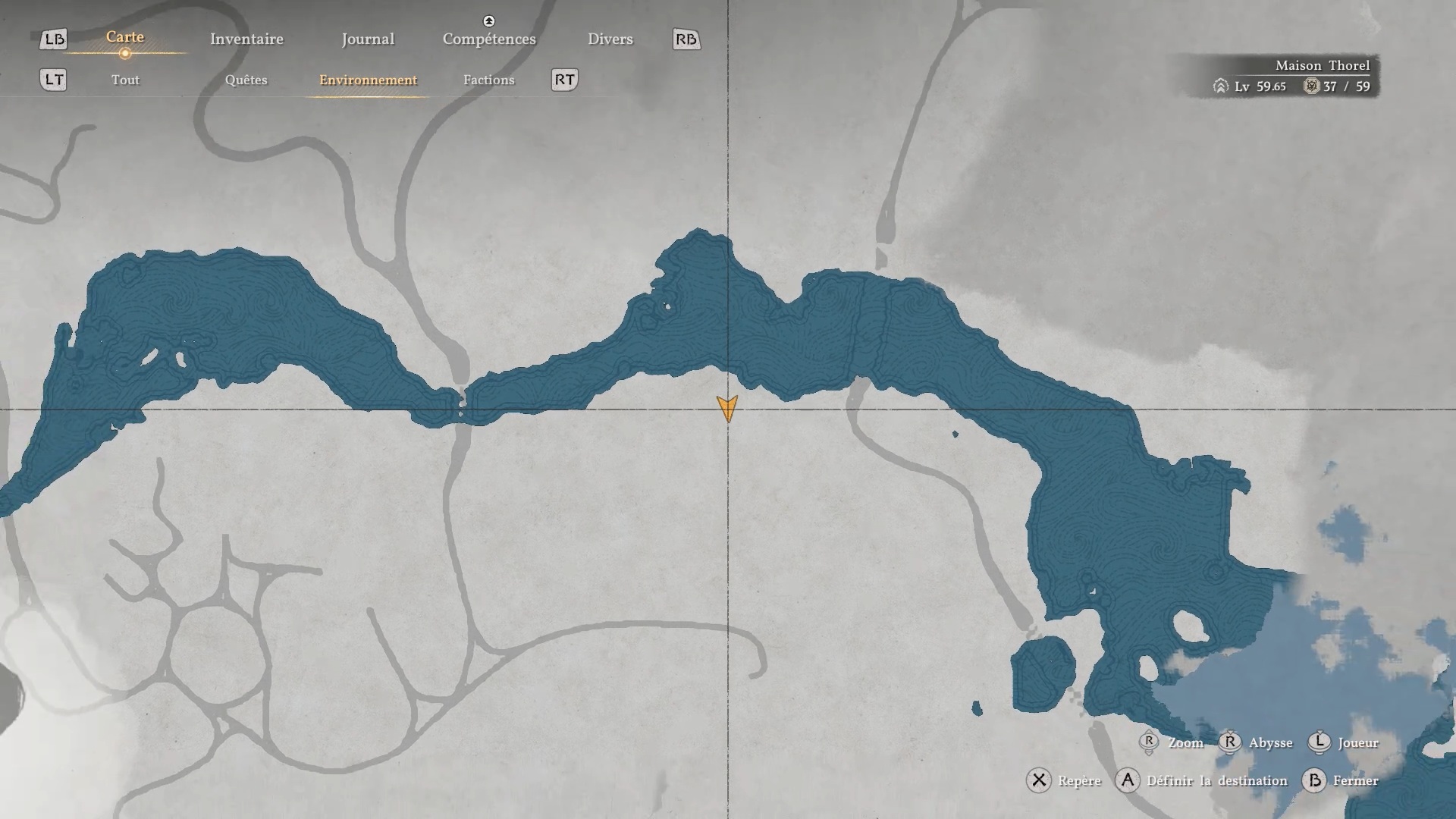Open the Inventaire tab
This screenshot has height=819, width=1456.
click(246, 39)
